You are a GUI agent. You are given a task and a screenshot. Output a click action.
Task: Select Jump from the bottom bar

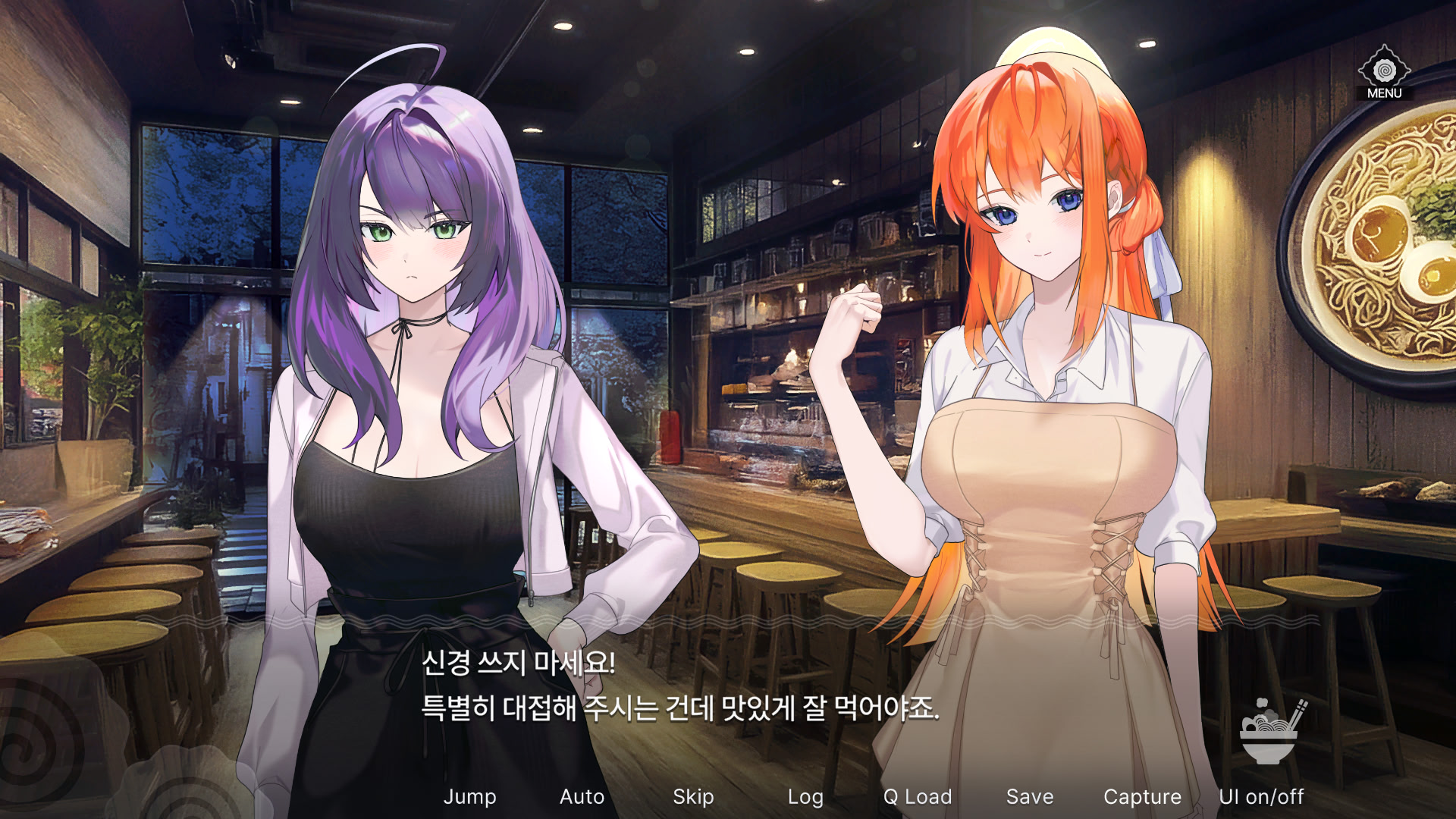(x=471, y=797)
